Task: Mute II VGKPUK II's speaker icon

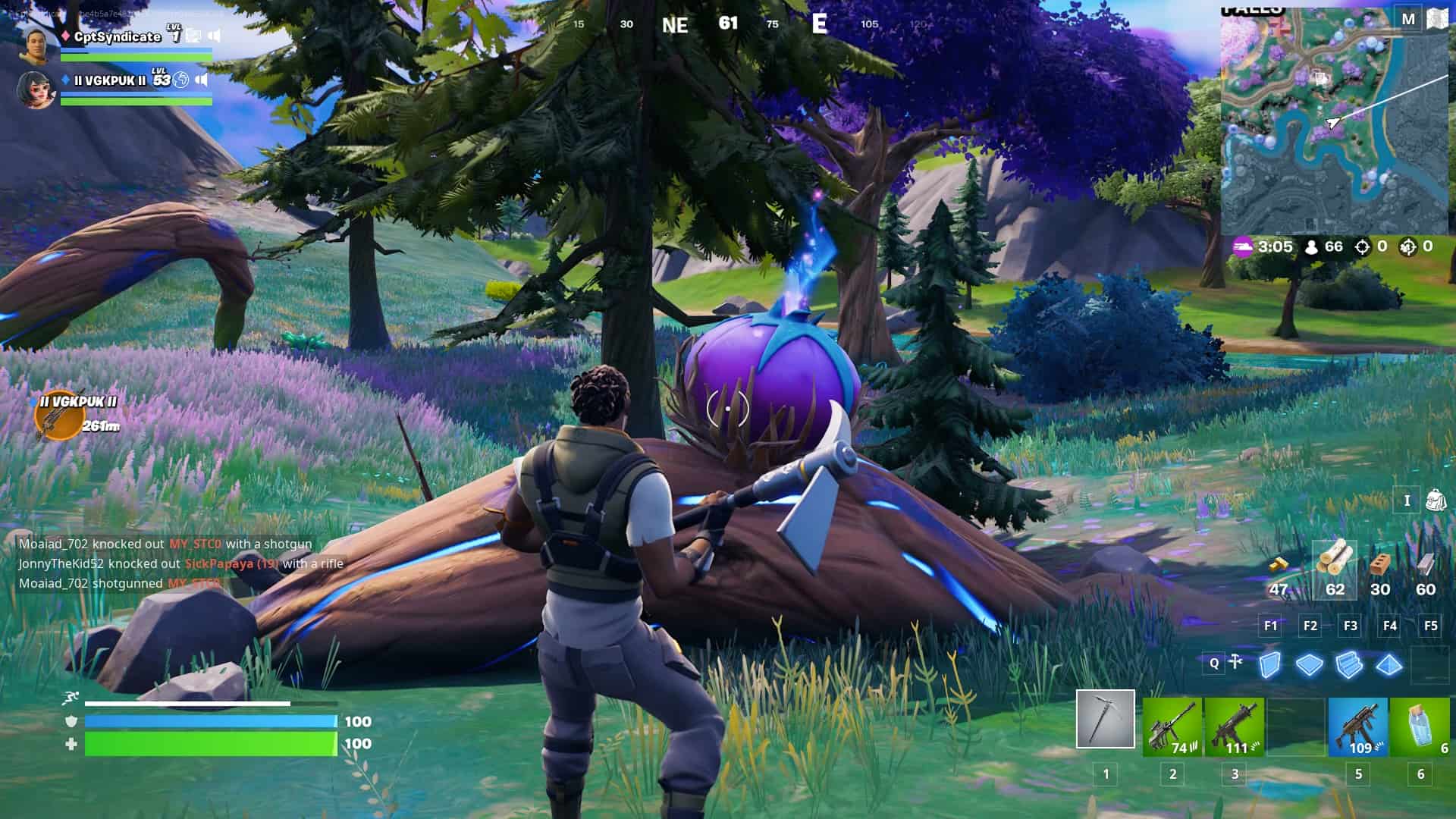Action: [202, 80]
